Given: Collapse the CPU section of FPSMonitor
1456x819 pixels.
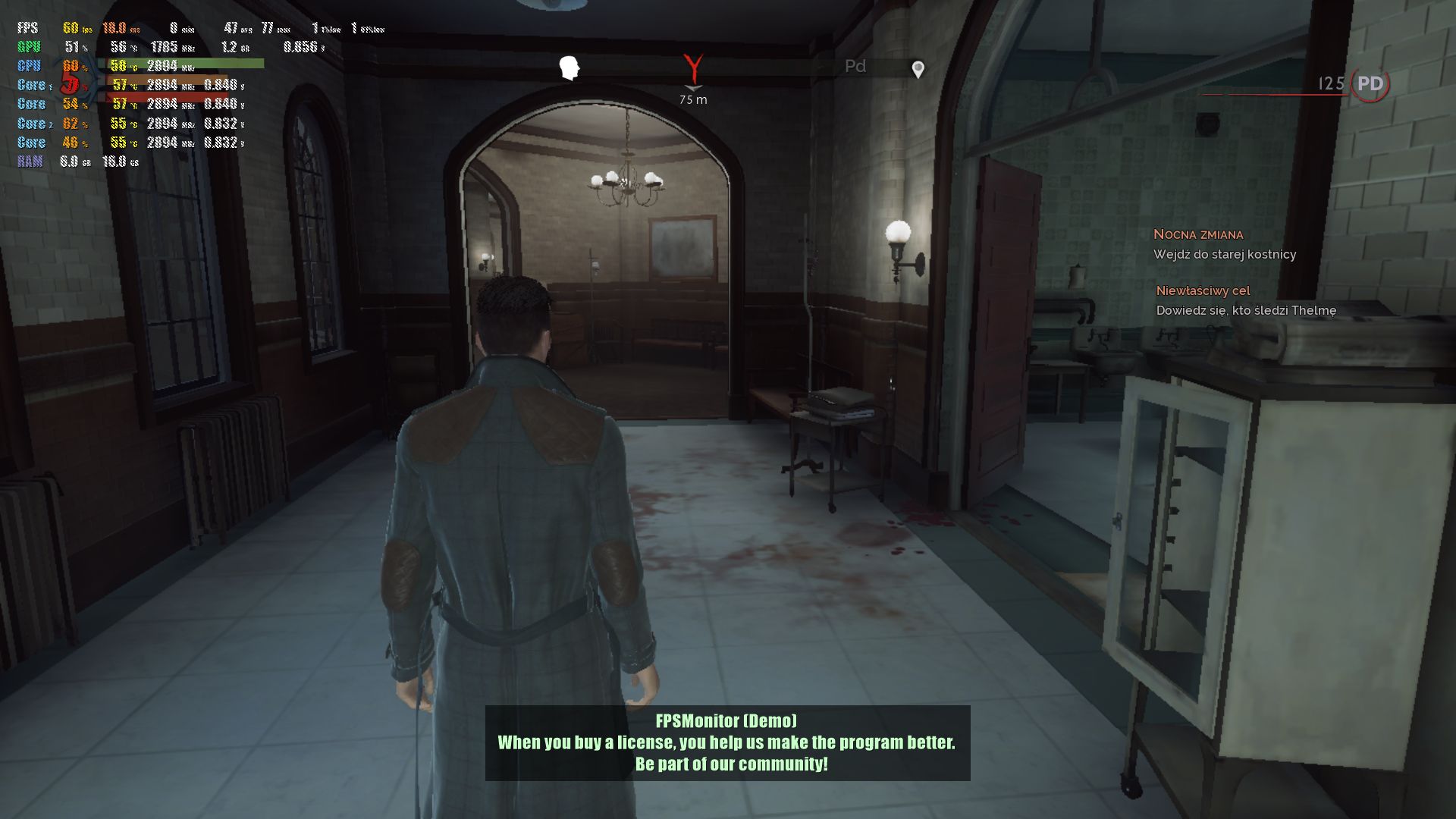Looking at the screenshot, I should coord(30,67).
